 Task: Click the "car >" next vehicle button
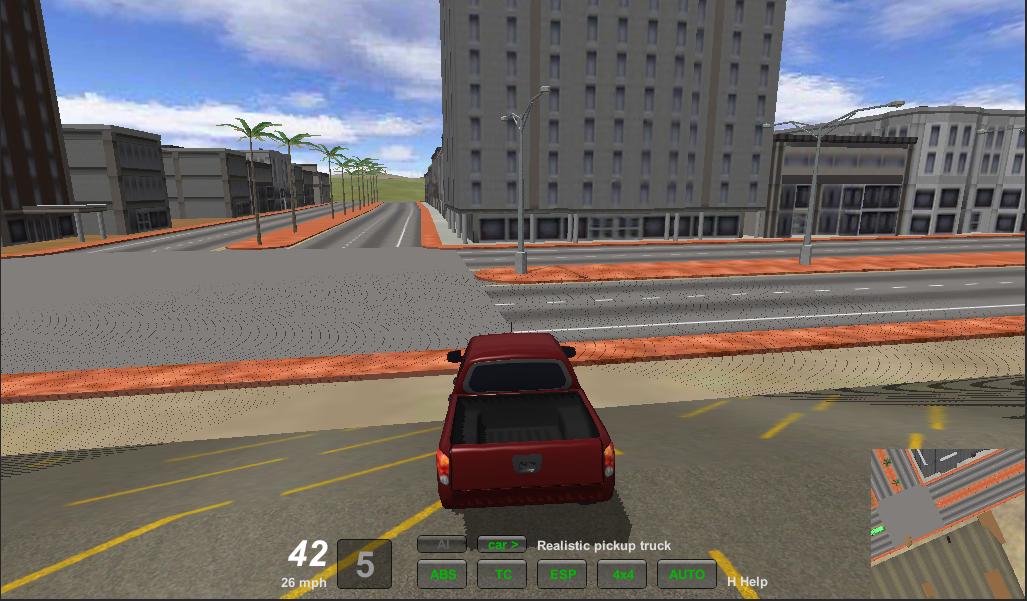pyautogui.click(x=502, y=545)
